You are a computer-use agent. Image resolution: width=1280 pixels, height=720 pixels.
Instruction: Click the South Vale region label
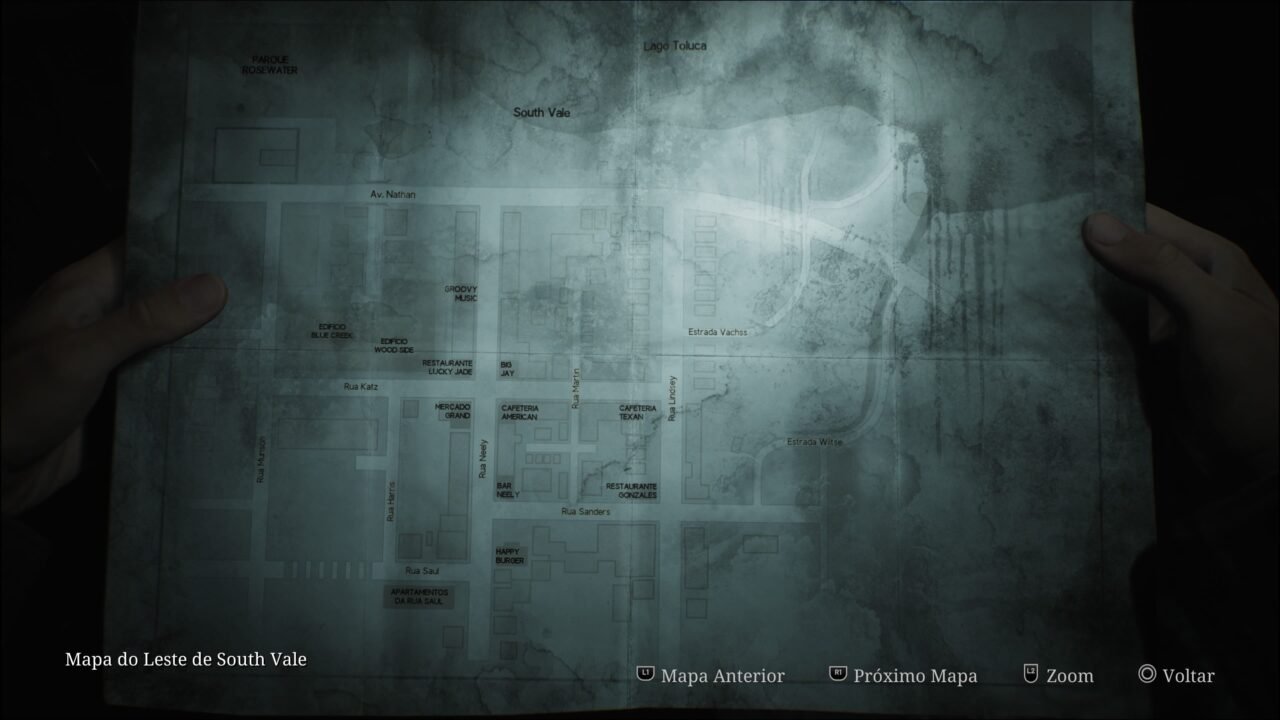coord(541,113)
